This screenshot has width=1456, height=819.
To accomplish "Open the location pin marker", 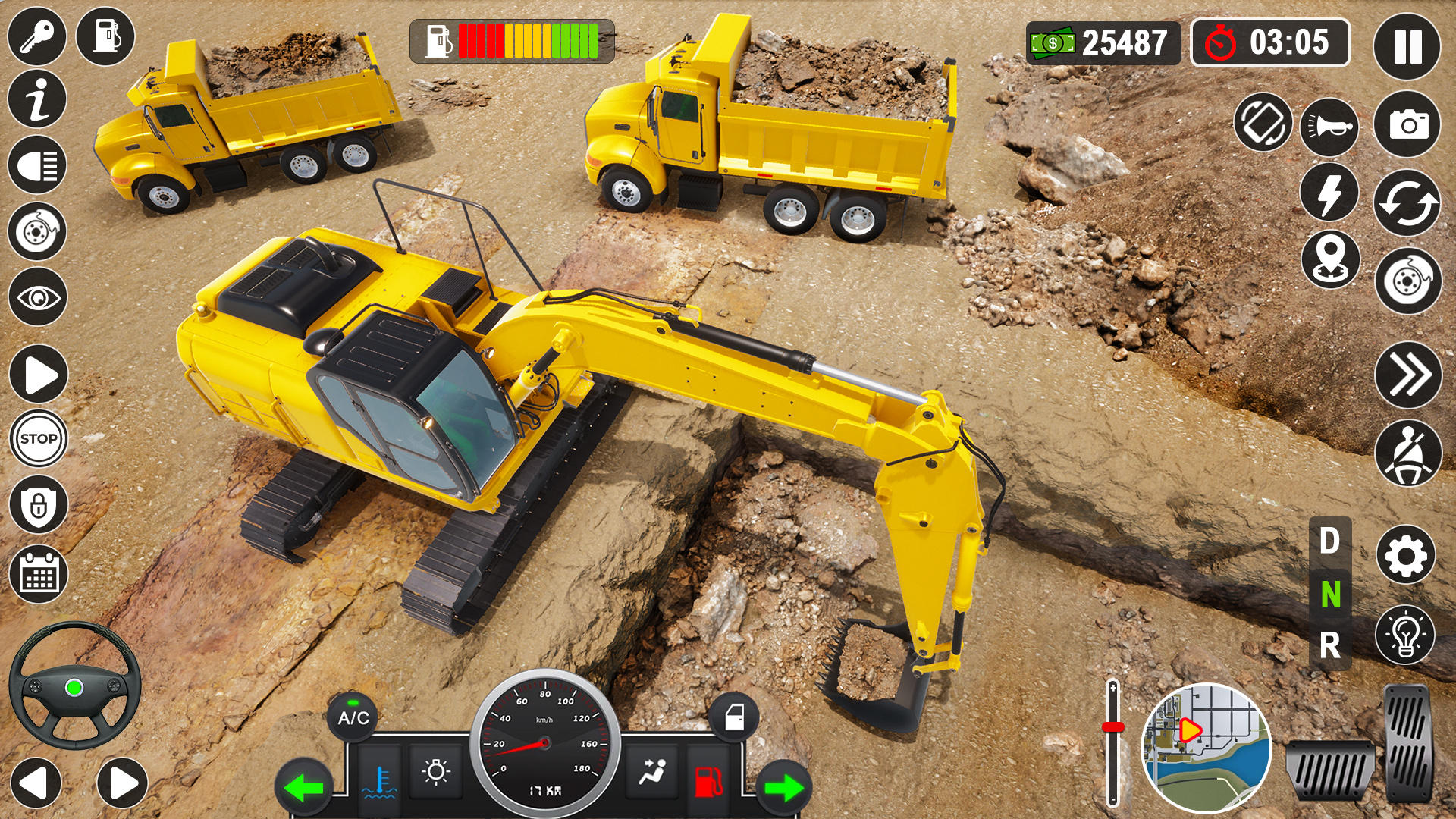I will (1332, 258).
